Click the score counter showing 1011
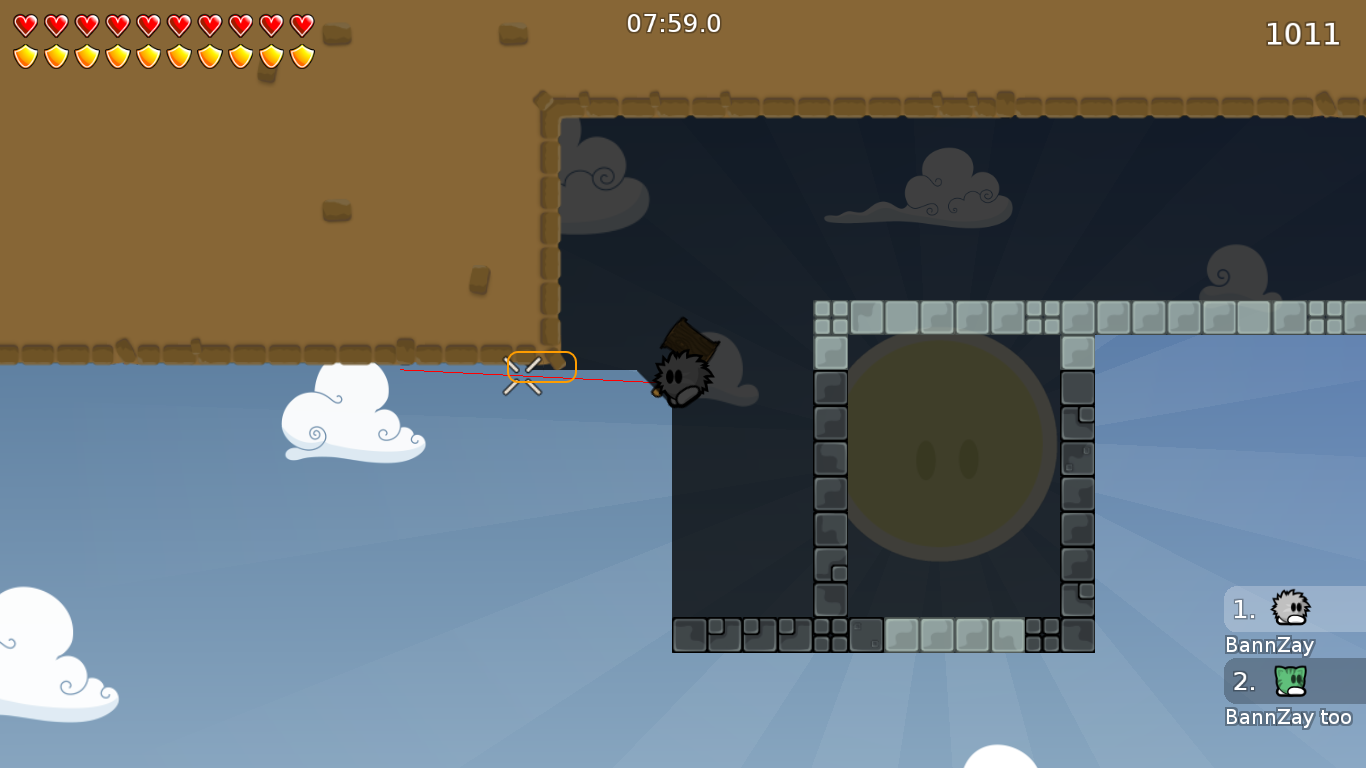 1303,34
